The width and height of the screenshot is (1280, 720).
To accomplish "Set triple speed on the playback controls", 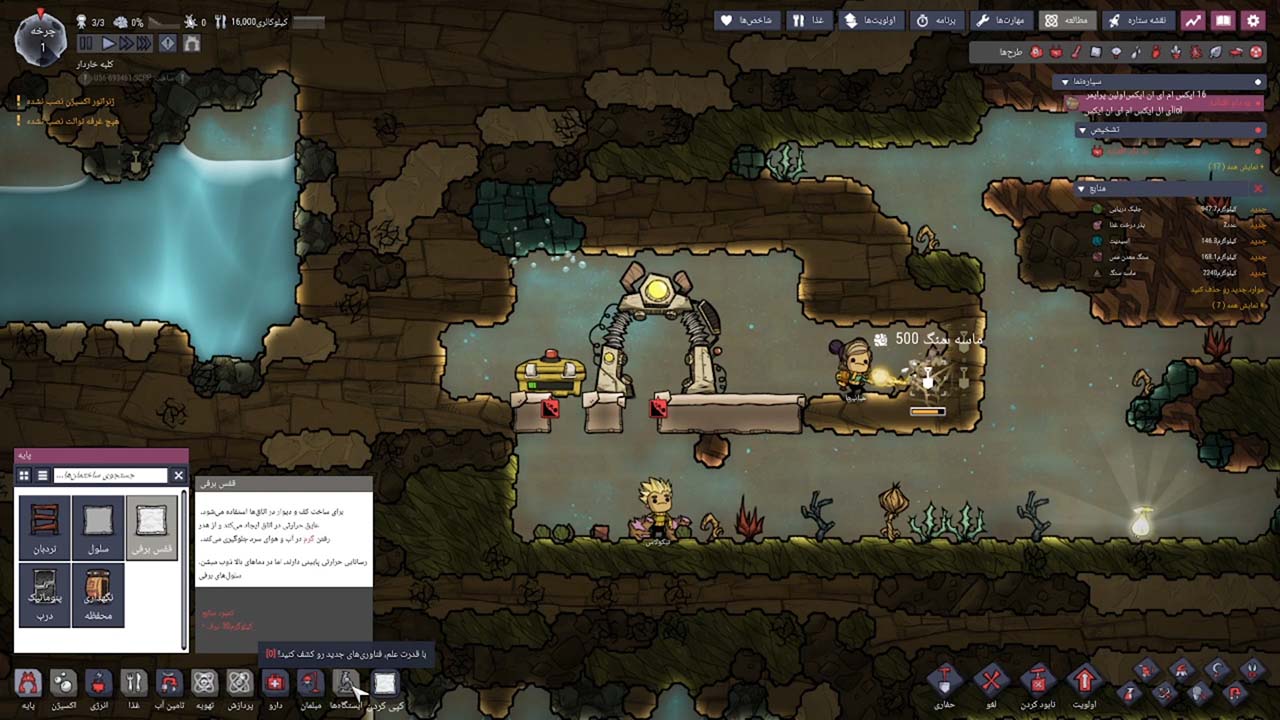I will point(144,42).
